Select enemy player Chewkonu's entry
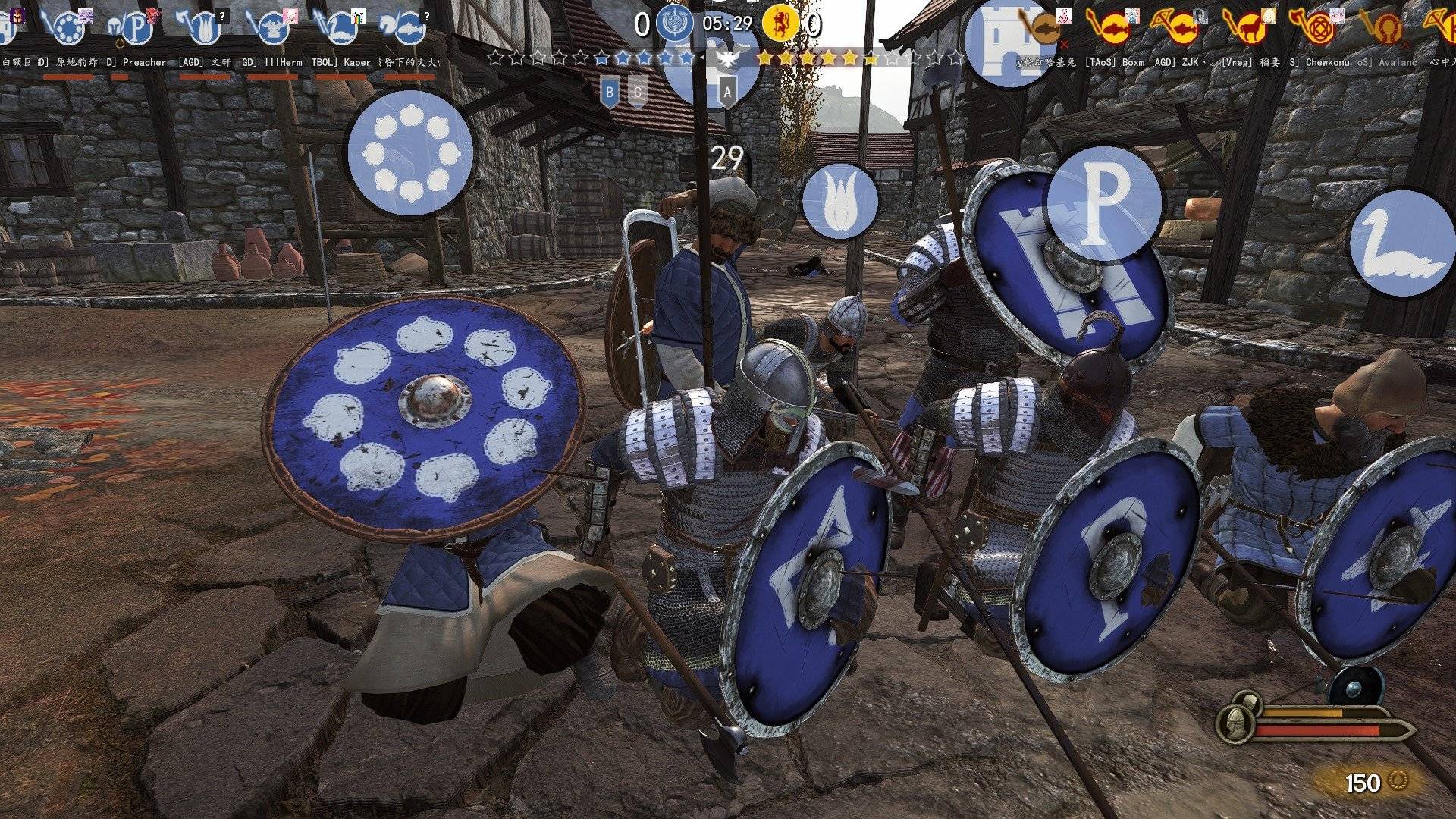 pos(1321,30)
